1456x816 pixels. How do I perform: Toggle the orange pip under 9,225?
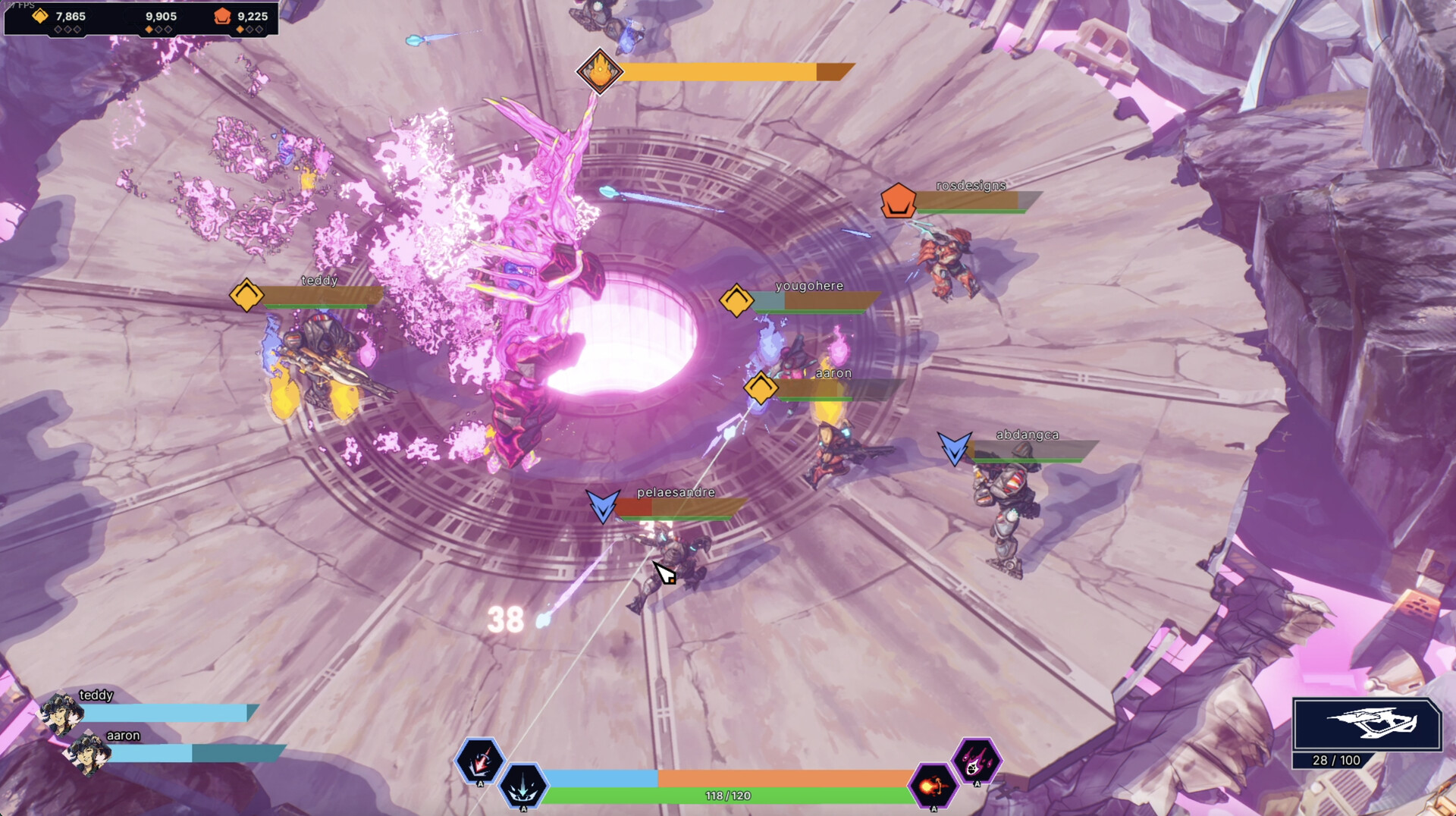[239, 29]
